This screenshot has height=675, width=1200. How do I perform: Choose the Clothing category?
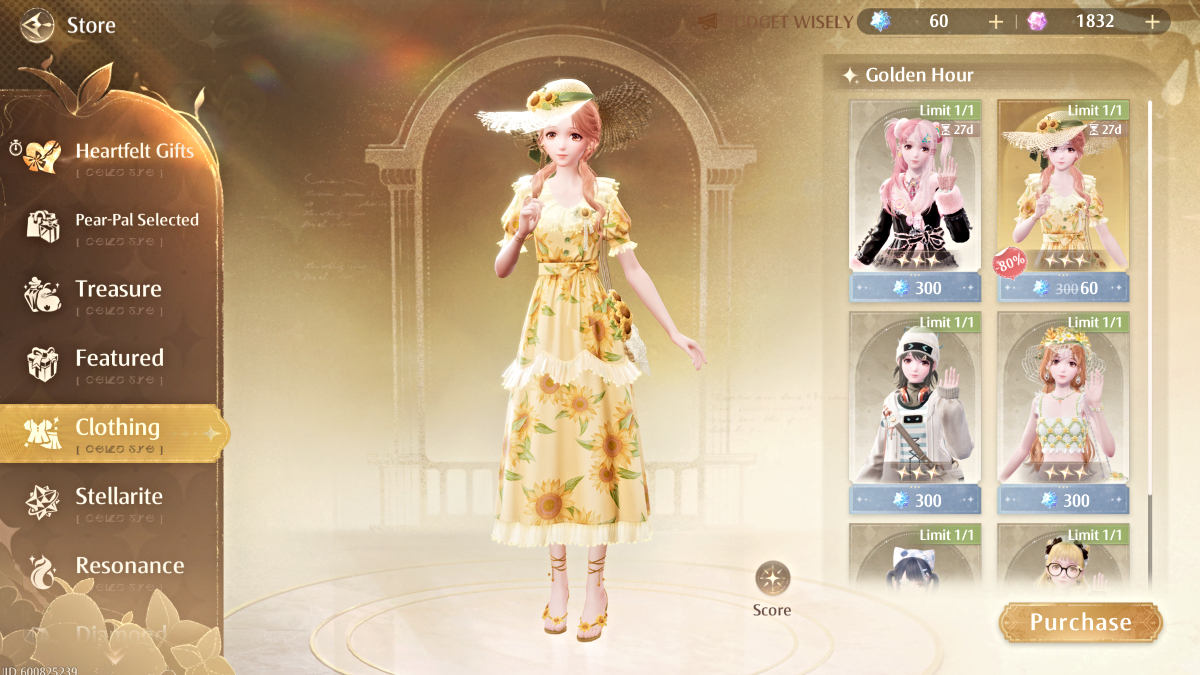click(x=117, y=428)
